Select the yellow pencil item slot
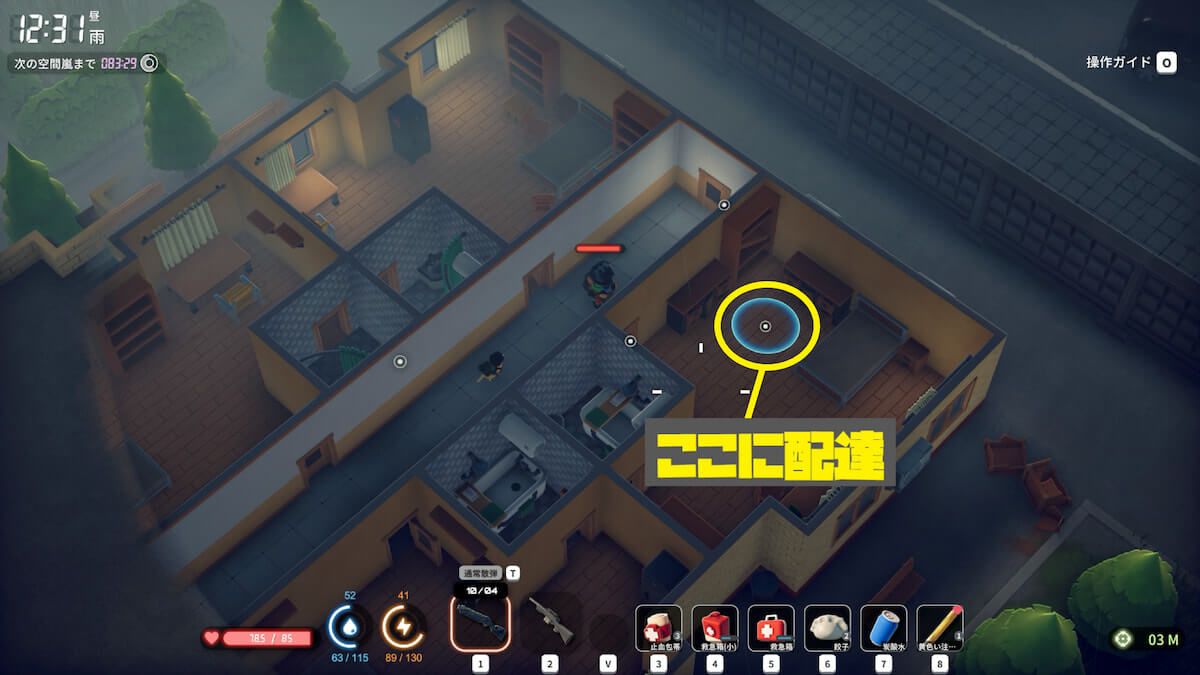This screenshot has width=1200, height=675. coord(939,628)
